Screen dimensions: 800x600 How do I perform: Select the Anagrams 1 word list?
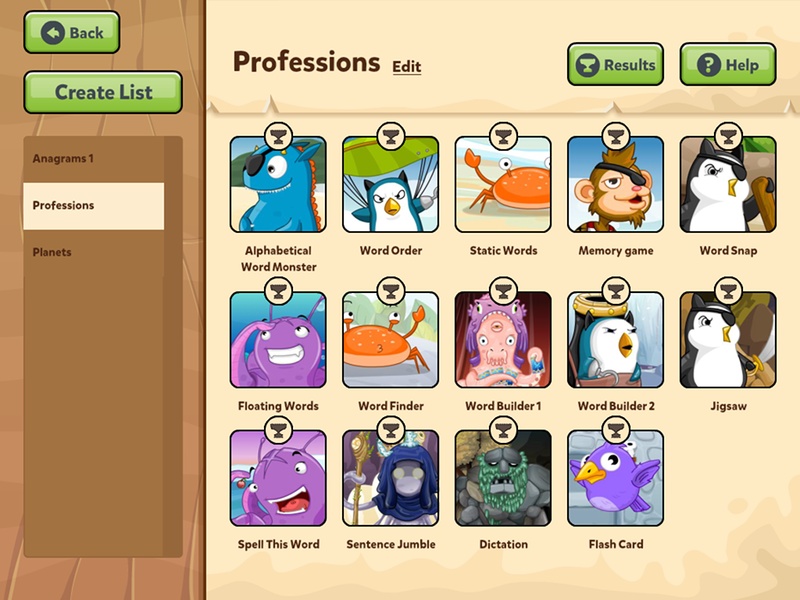93,159
